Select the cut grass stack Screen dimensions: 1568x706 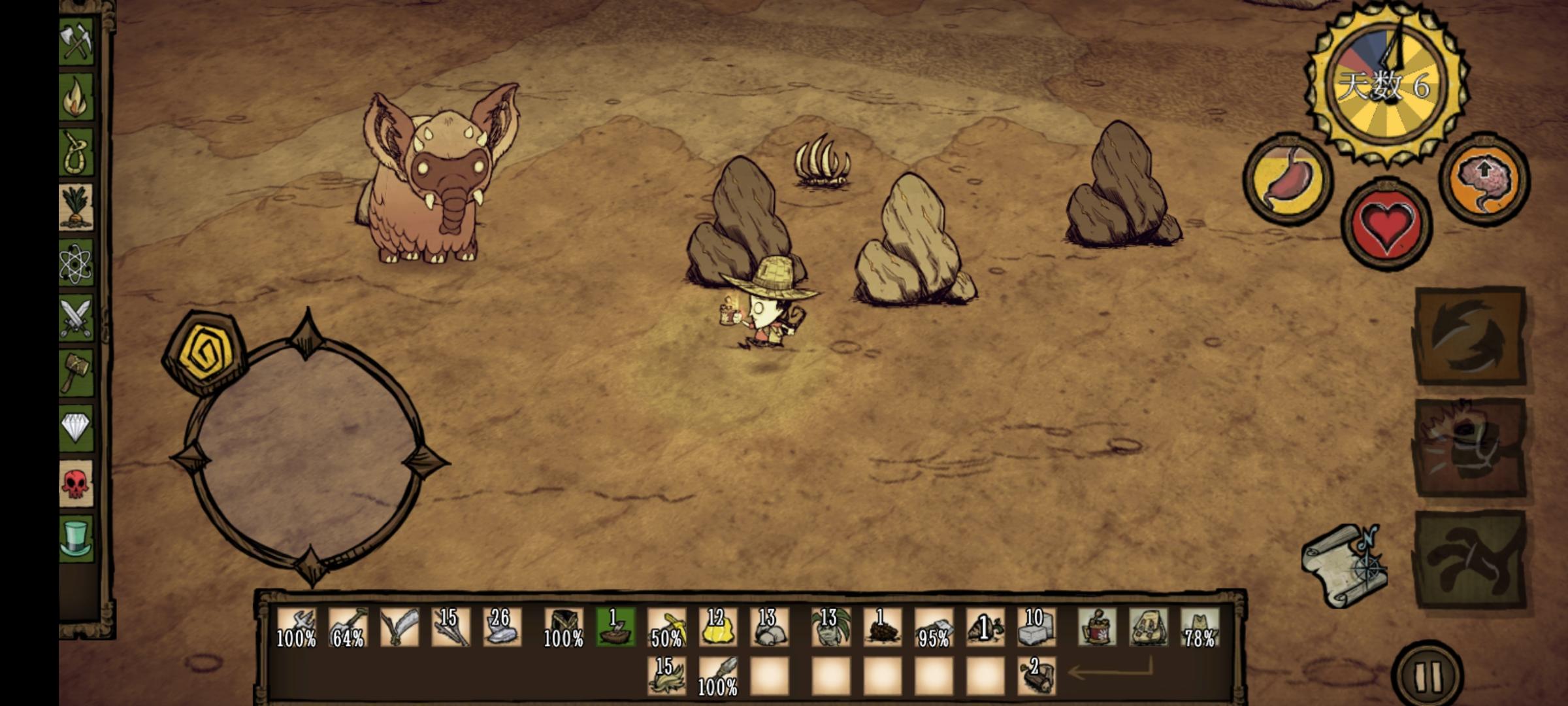pyautogui.click(x=666, y=676)
